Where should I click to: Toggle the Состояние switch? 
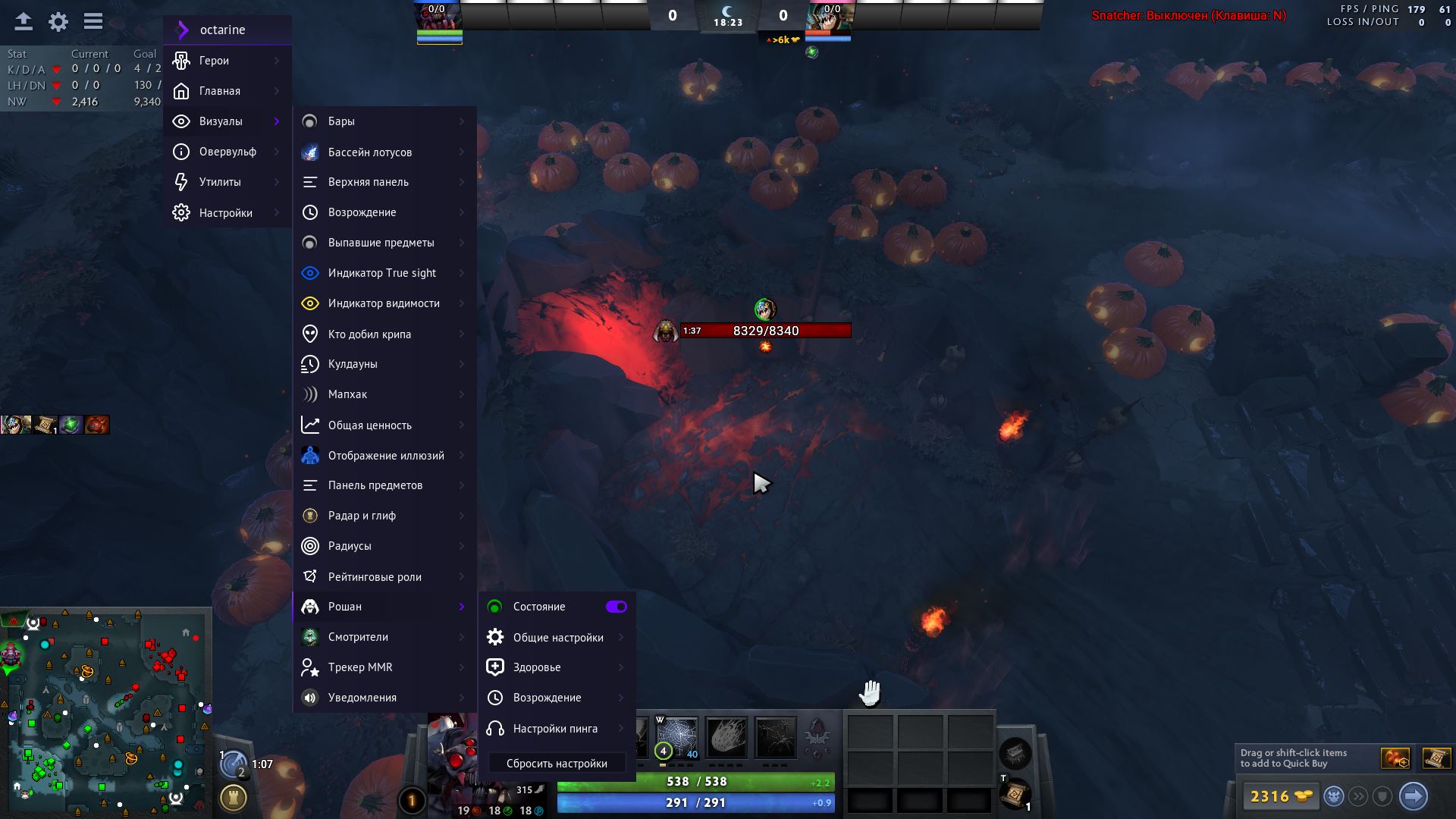[x=616, y=607]
